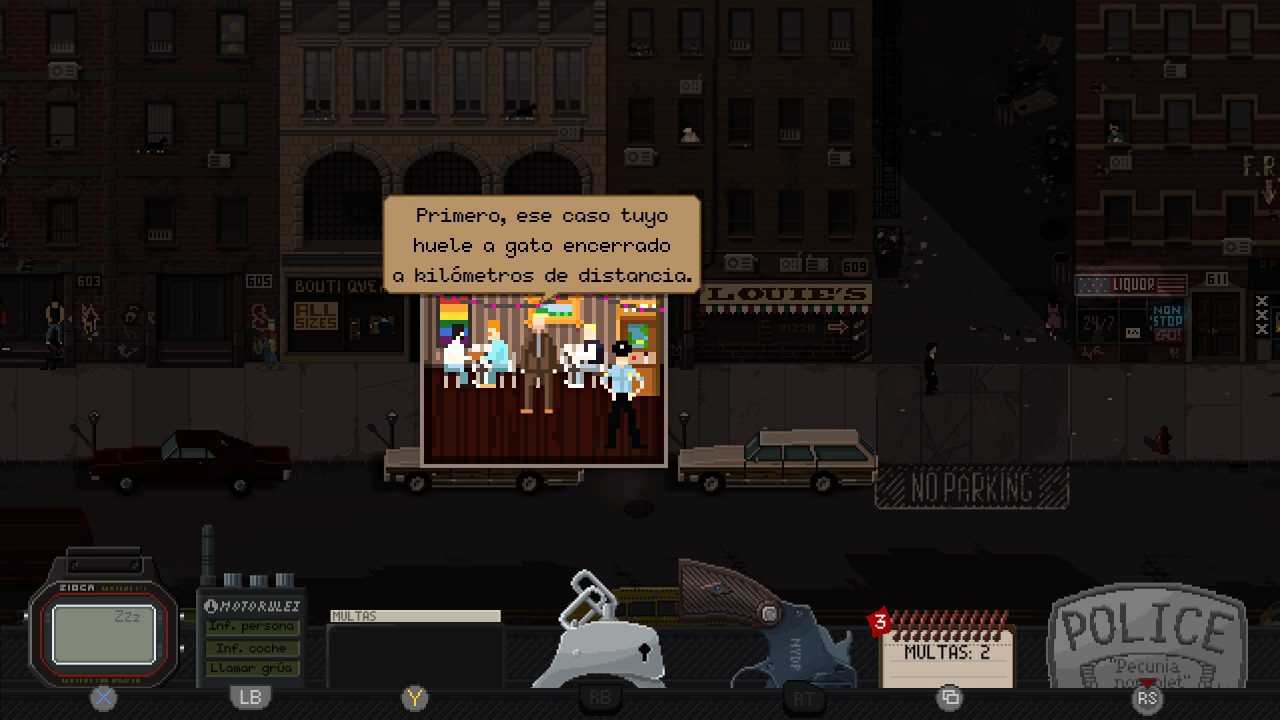Viewport: 1280px width, 720px height.
Task: Click 'Llamar grúa' on the radio
Action: tap(251, 668)
